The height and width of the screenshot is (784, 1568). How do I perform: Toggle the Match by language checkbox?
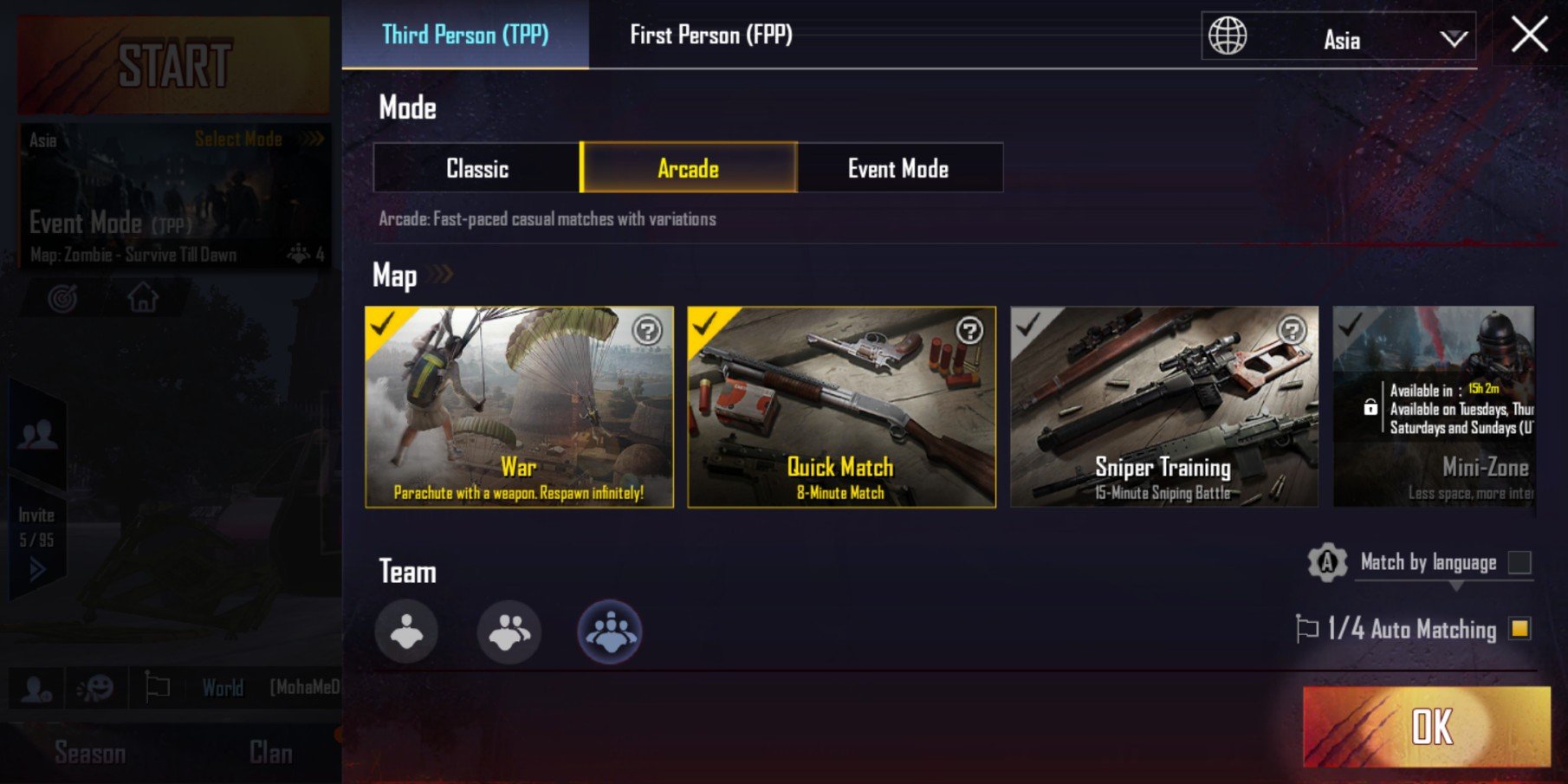coord(1519,562)
